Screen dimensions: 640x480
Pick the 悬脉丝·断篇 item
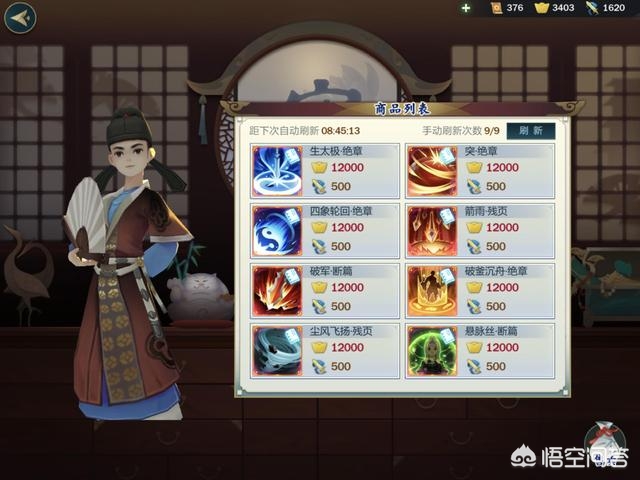tap(479, 350)
